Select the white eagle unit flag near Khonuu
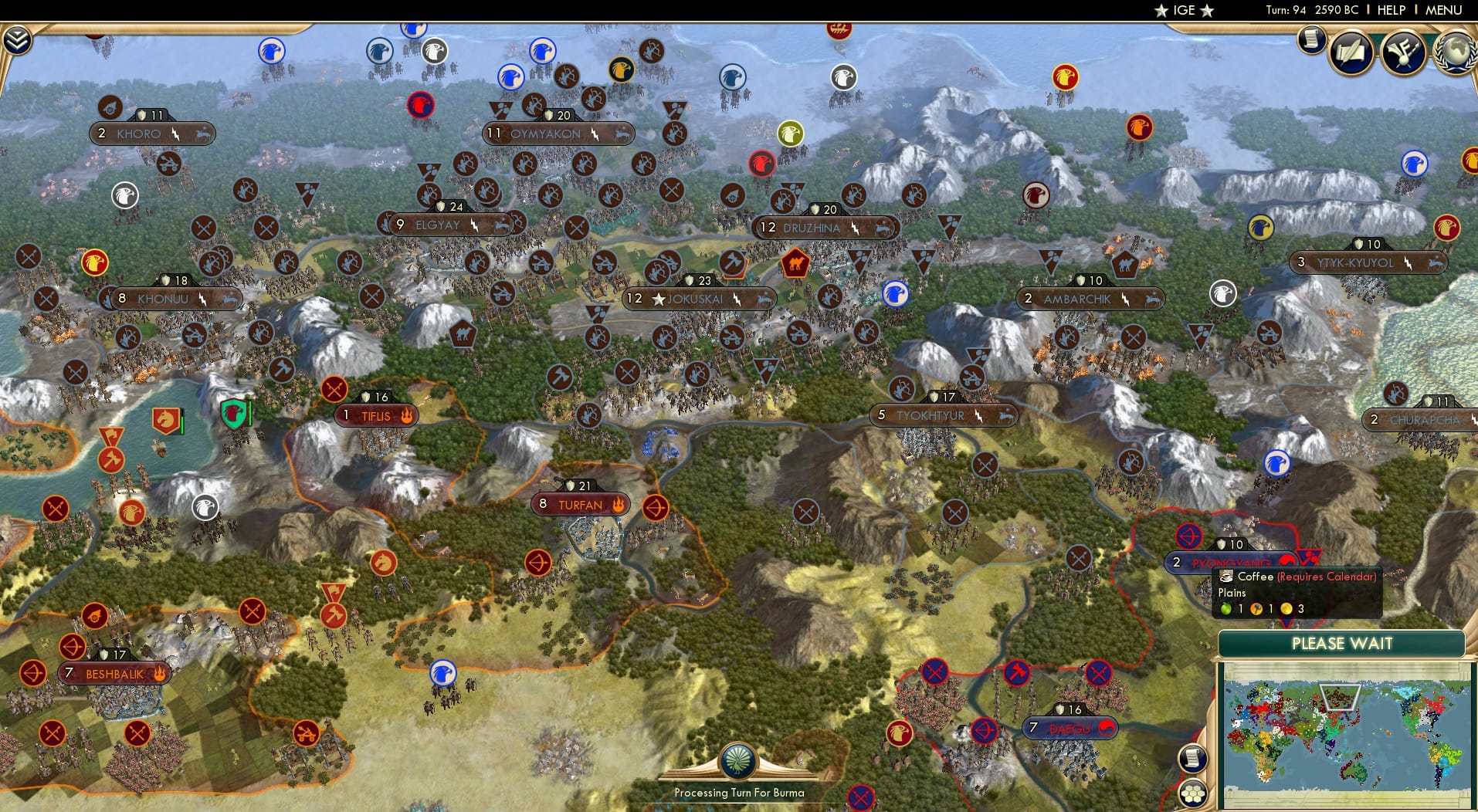Viewport: 1478px width, 812px height. pos(124,197)
